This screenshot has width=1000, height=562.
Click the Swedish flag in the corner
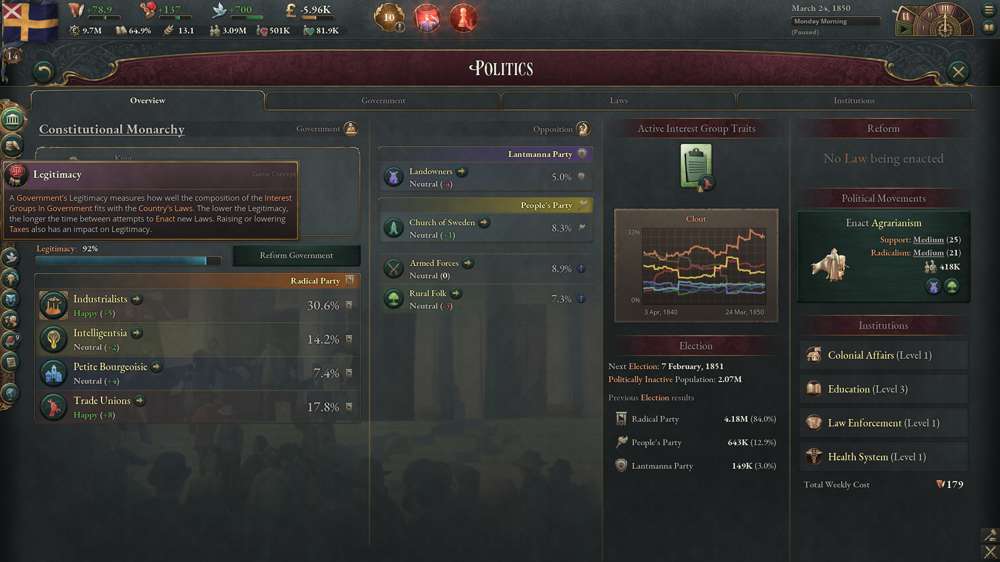29,21
